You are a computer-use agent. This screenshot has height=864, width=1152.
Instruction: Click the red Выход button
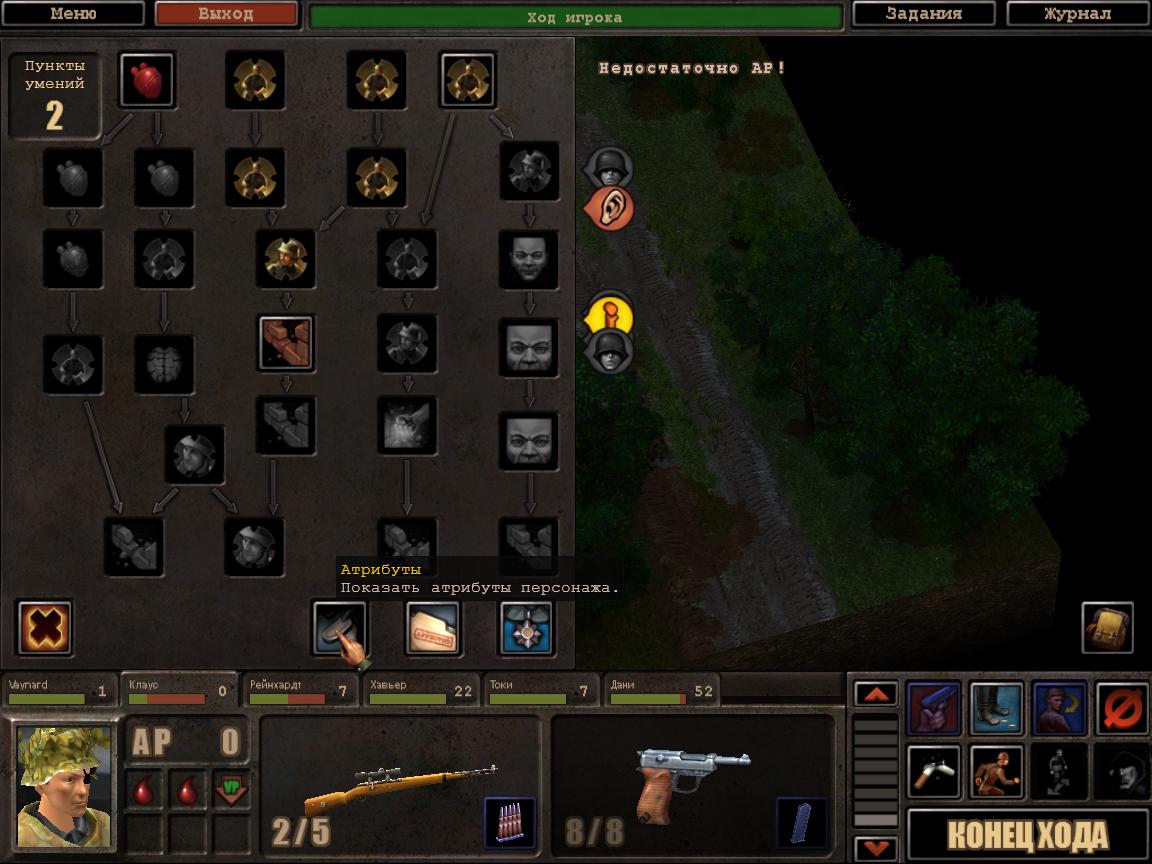pyautogui.click(x=226, y=14)
